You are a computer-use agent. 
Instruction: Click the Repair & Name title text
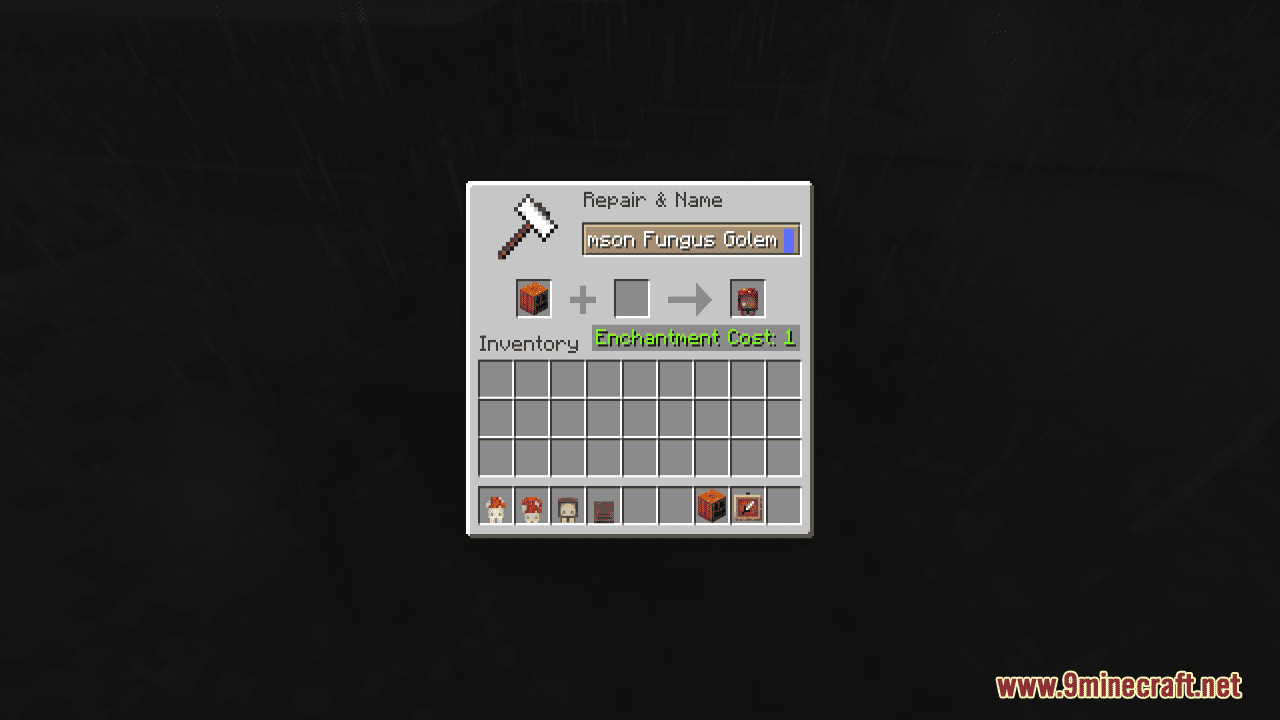pyautogui.click(x=653, y=200)
